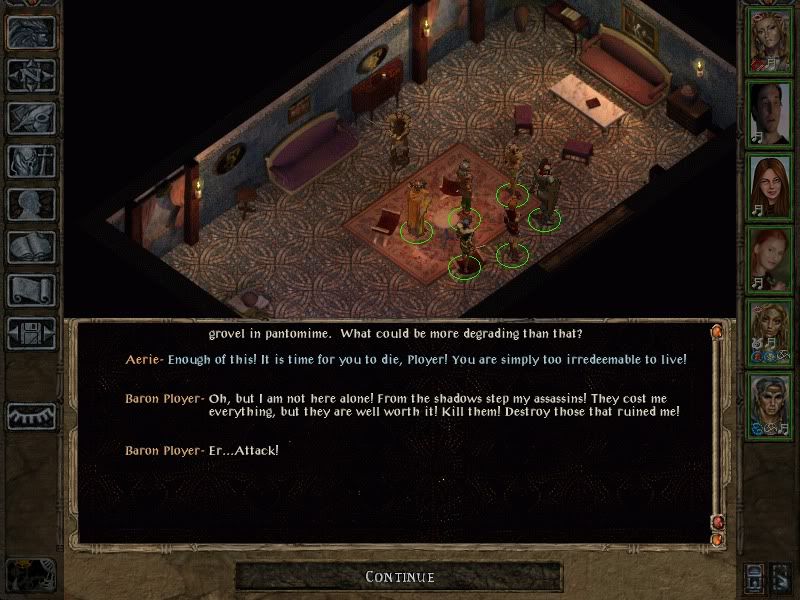Viewport: 800px width, 600px height.
Task: Select the first party member portrait
Action: click(770, 40)
